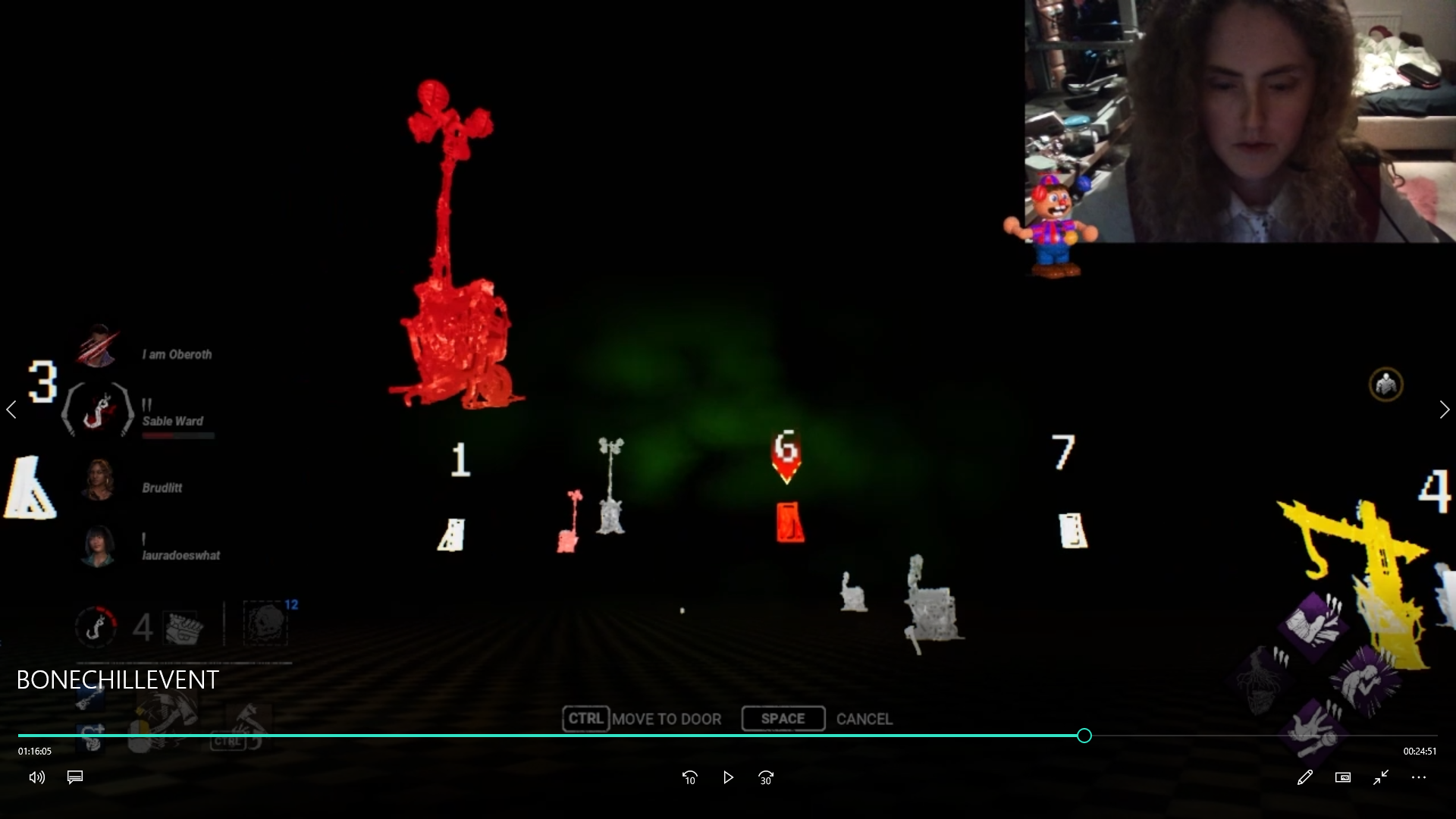Play the paused video

(728, 777)
